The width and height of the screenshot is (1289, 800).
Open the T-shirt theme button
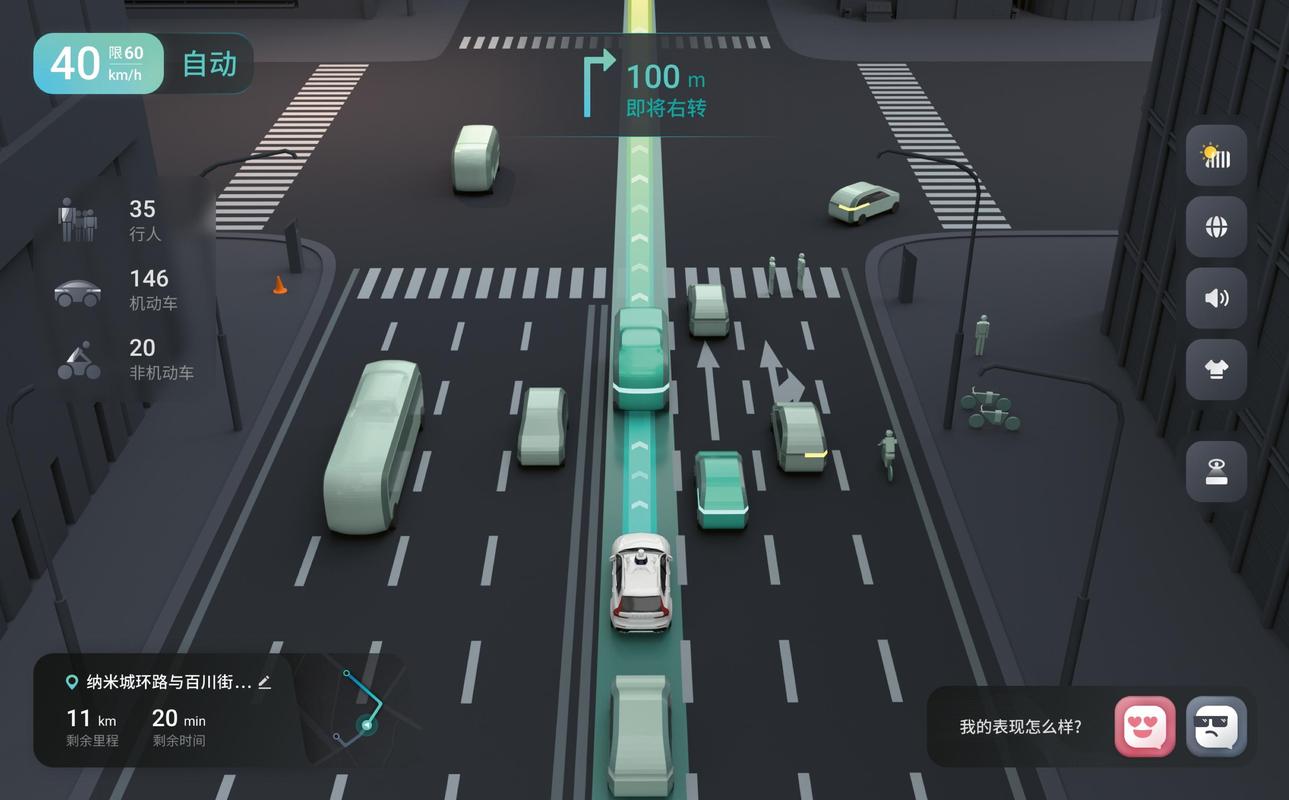click(1216, 369)
